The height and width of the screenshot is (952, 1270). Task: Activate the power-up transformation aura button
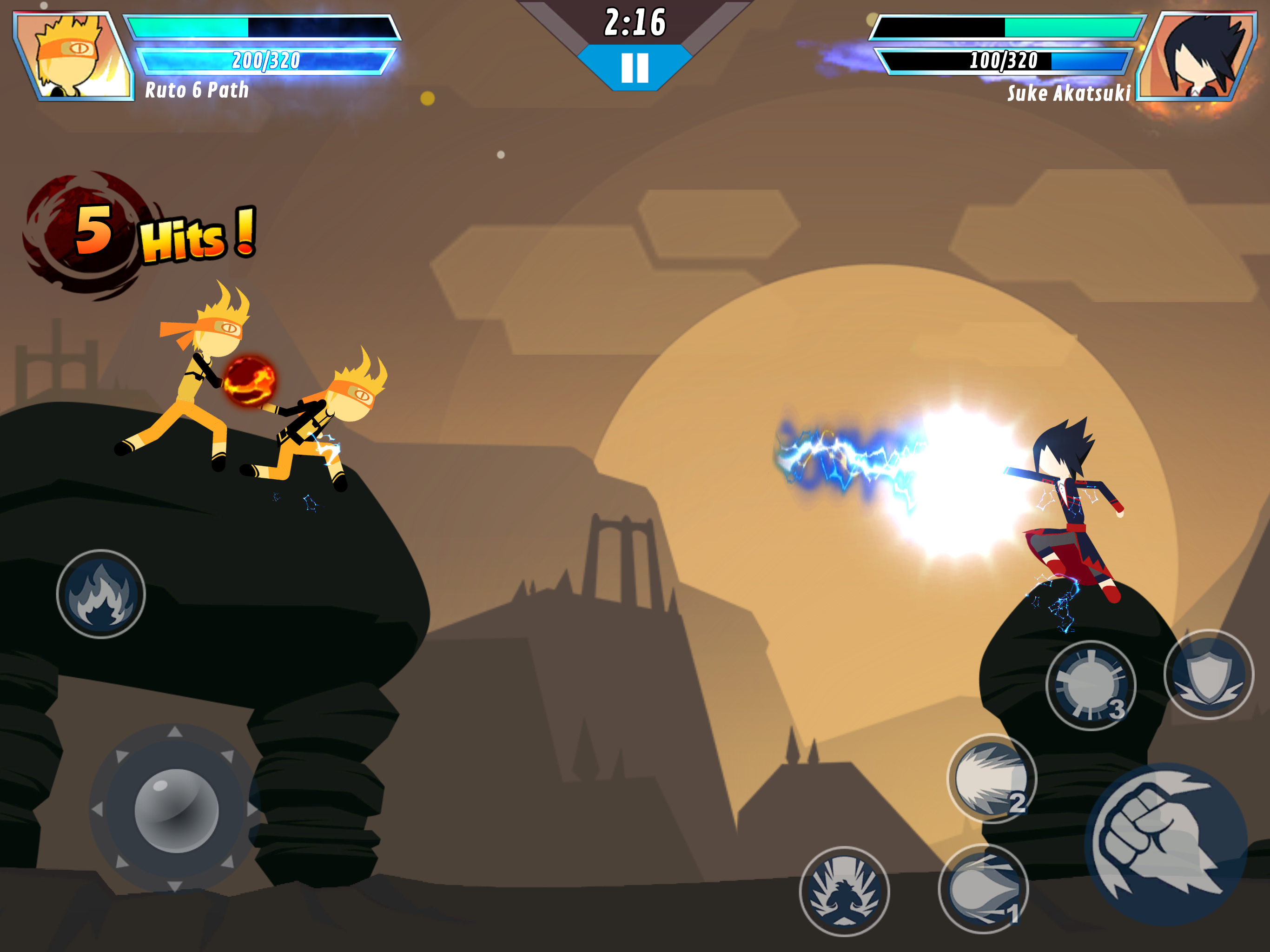(x=844, y=891)
